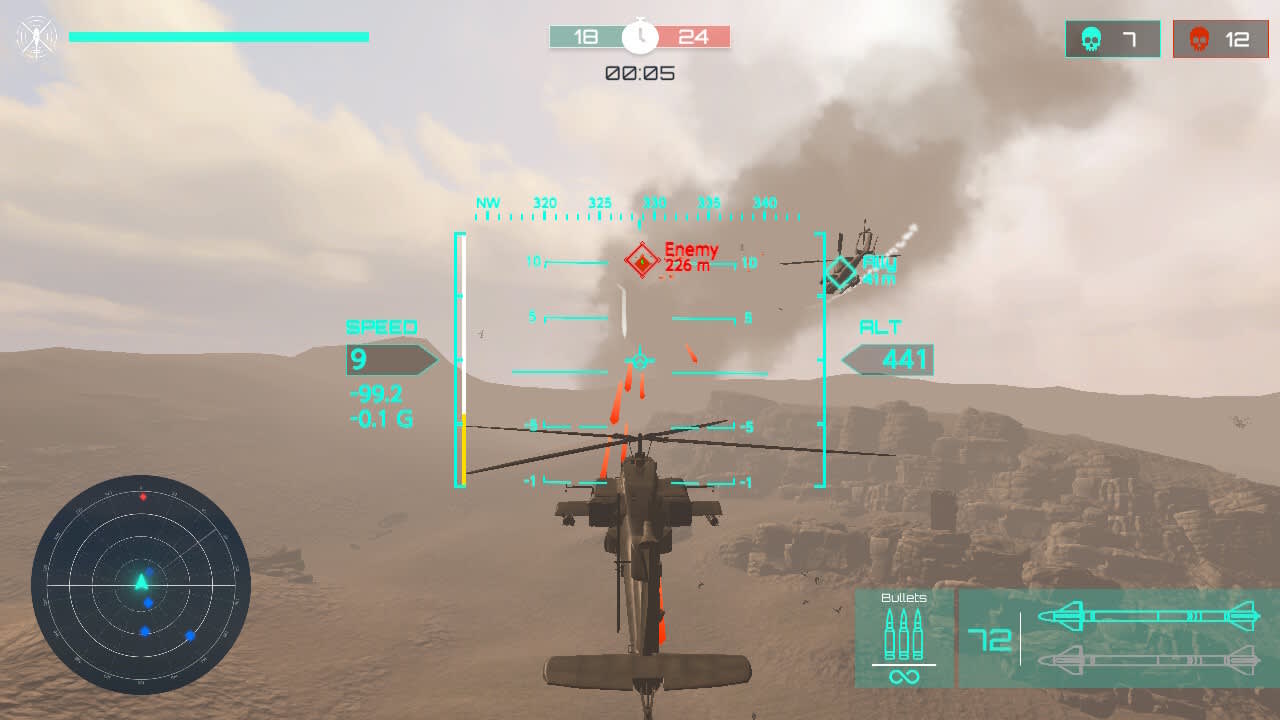Open the team score 18 tab
Viewport: 1280px width, 720px height.
tap(585, 36)
